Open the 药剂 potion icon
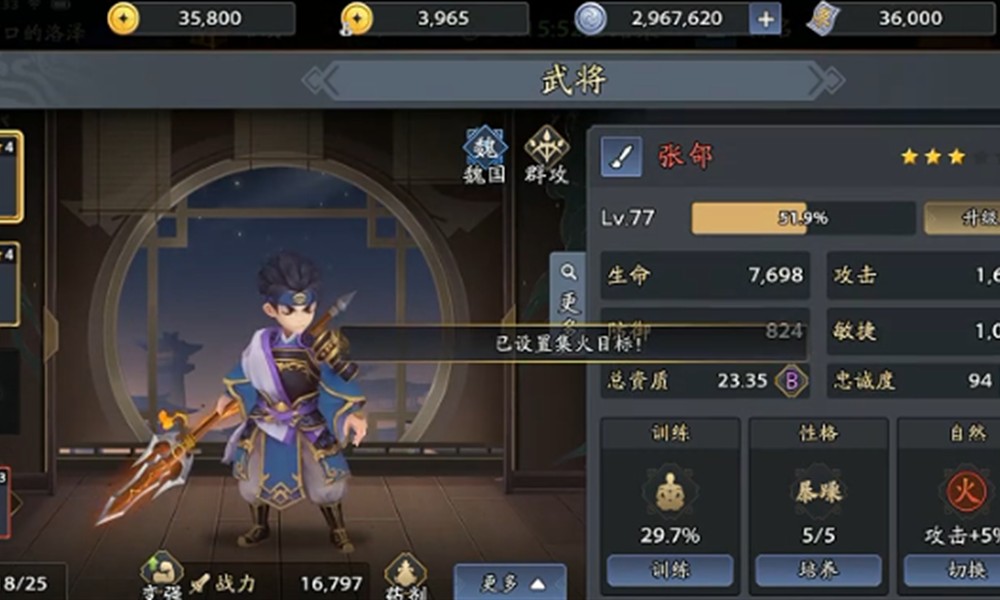 tap(406, 577)
